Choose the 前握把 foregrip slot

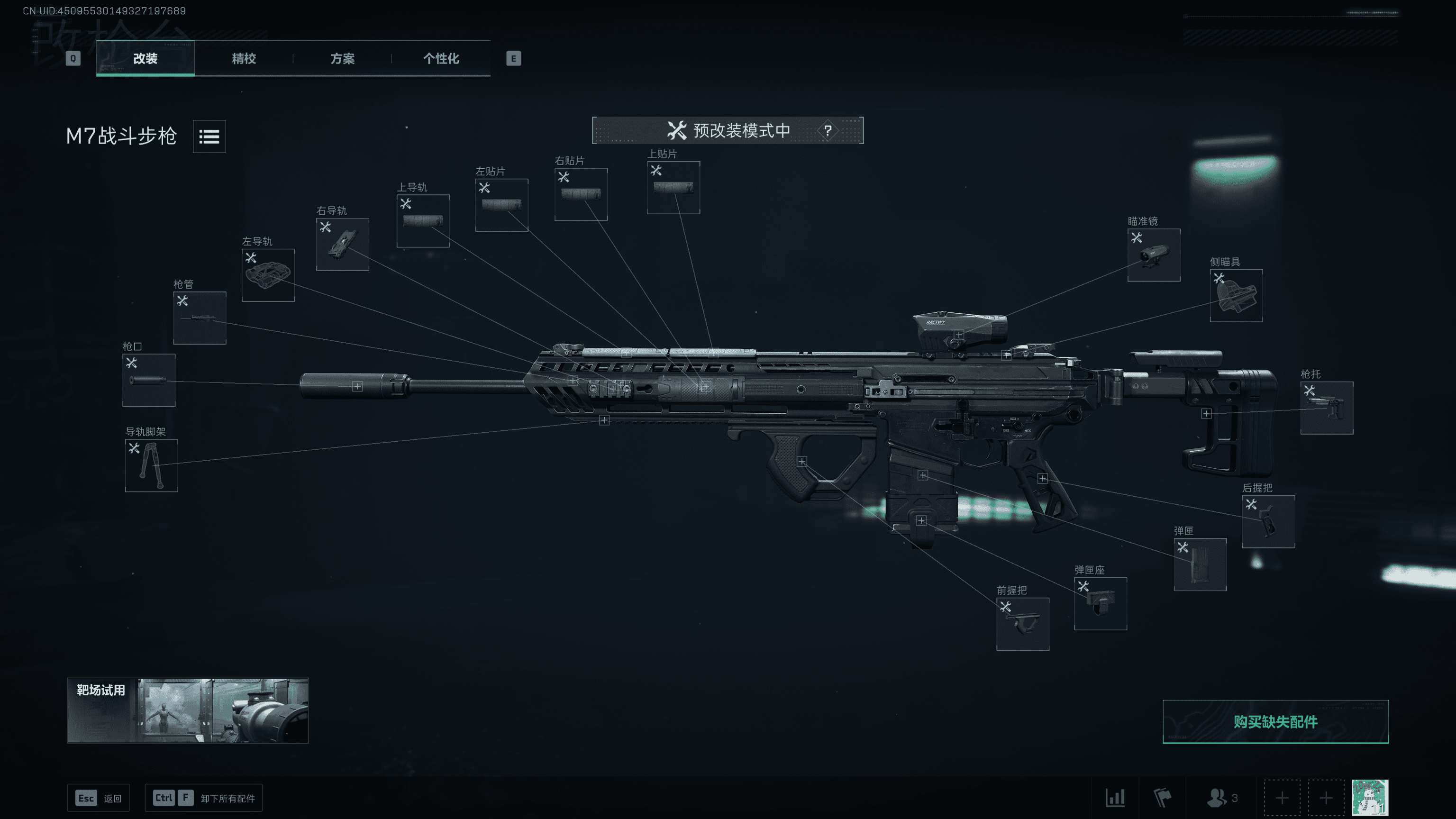pyautogui.click(x=1022, y=624)
